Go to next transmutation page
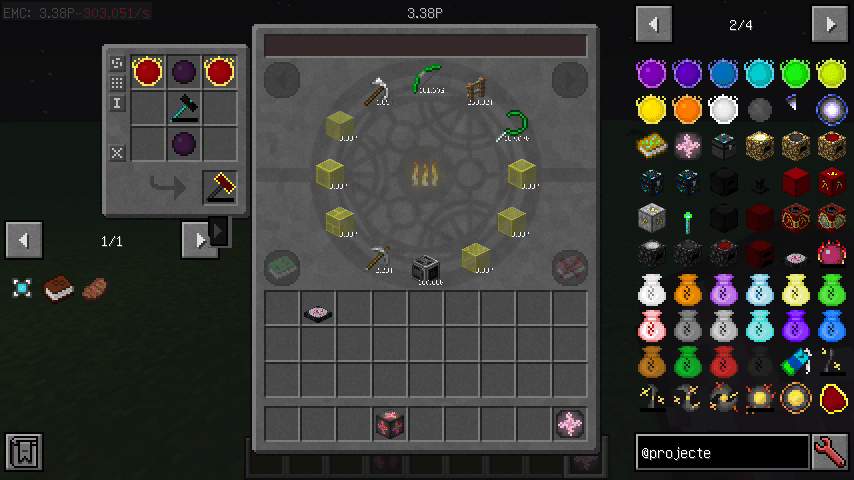The image size is (854, 480). click(x=569, y=80)
